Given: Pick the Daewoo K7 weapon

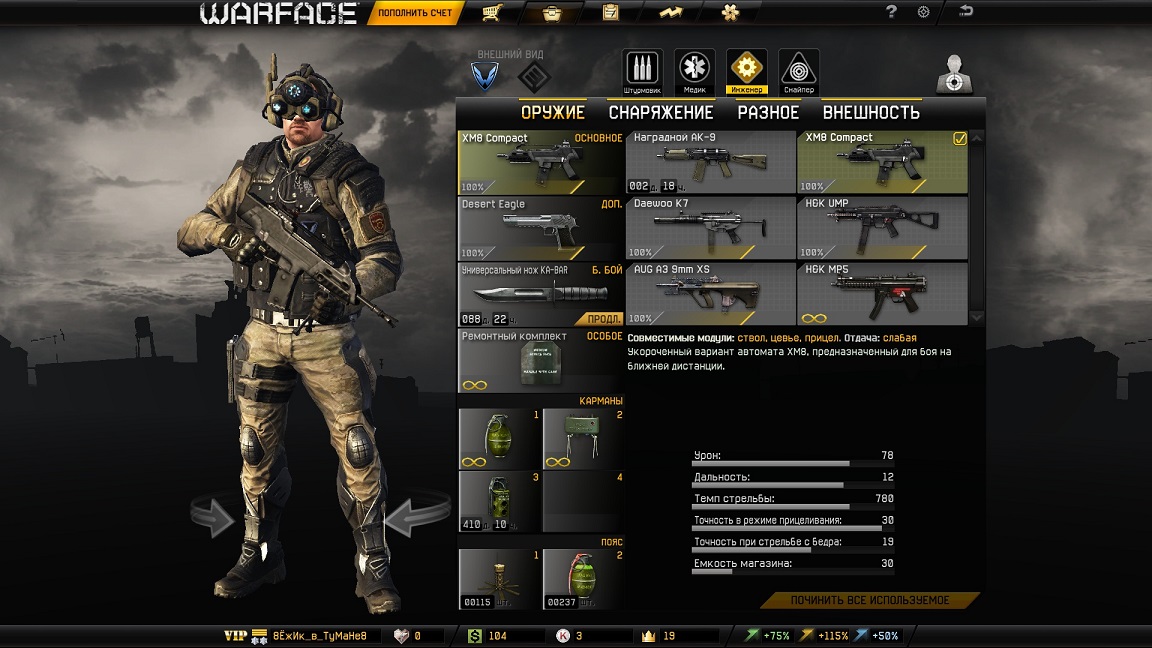Looking at the screenshot, I should (710, 229).
